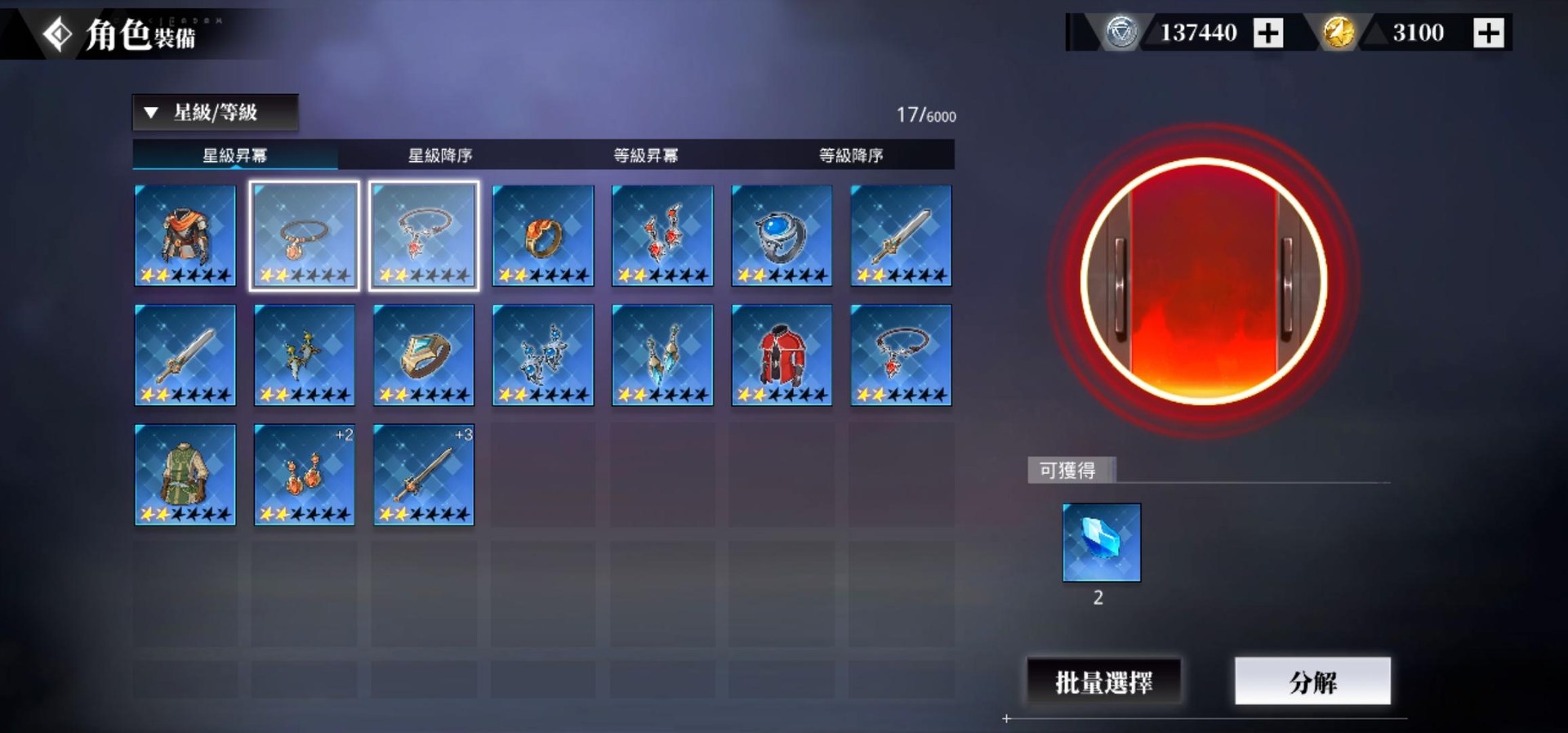The image size is (1568, 733).
Task: Deselect the highlighted amber pendant necklace
Action: coord(304,235)
